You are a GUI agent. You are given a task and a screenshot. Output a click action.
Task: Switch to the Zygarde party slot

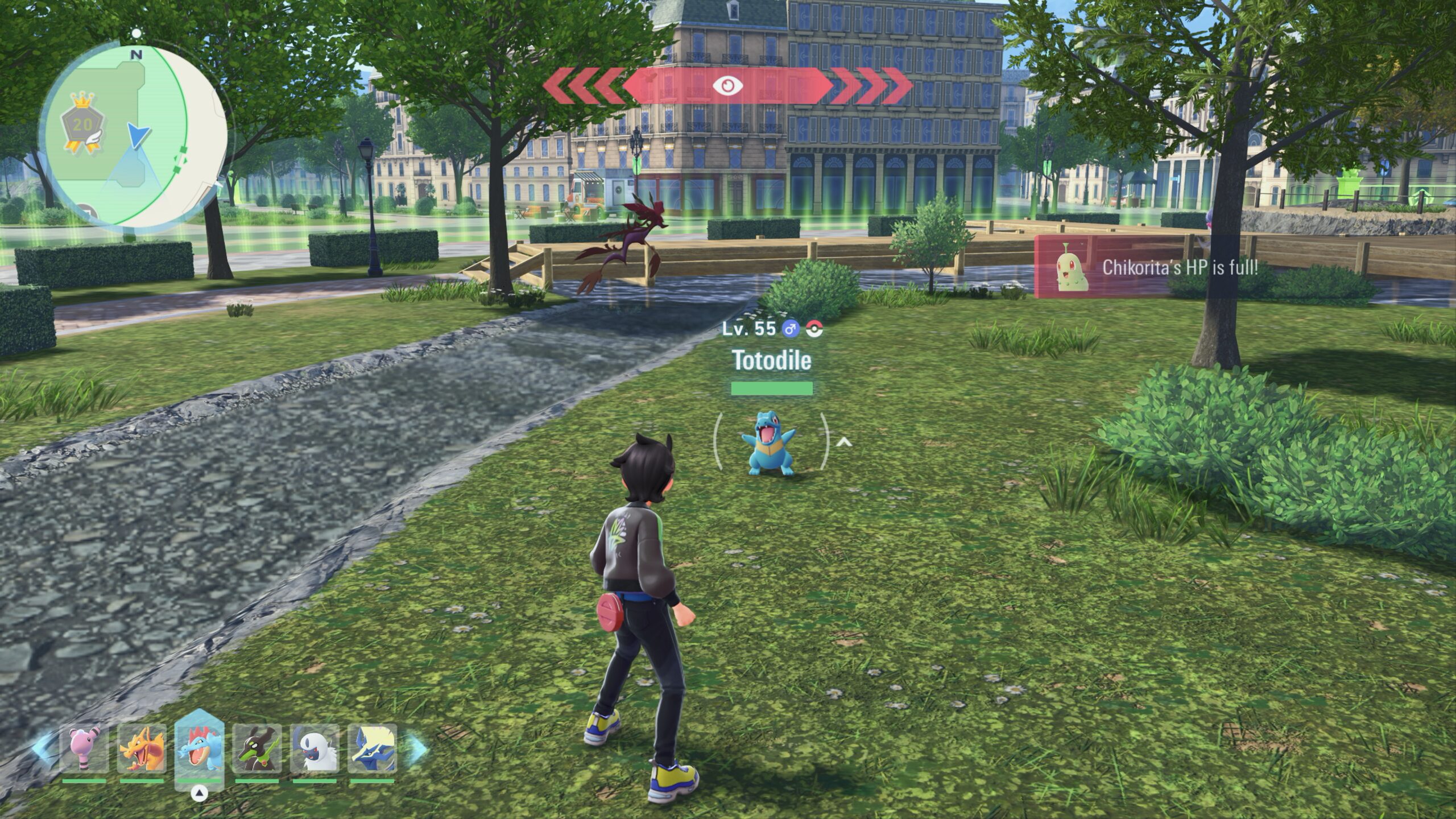257,748
